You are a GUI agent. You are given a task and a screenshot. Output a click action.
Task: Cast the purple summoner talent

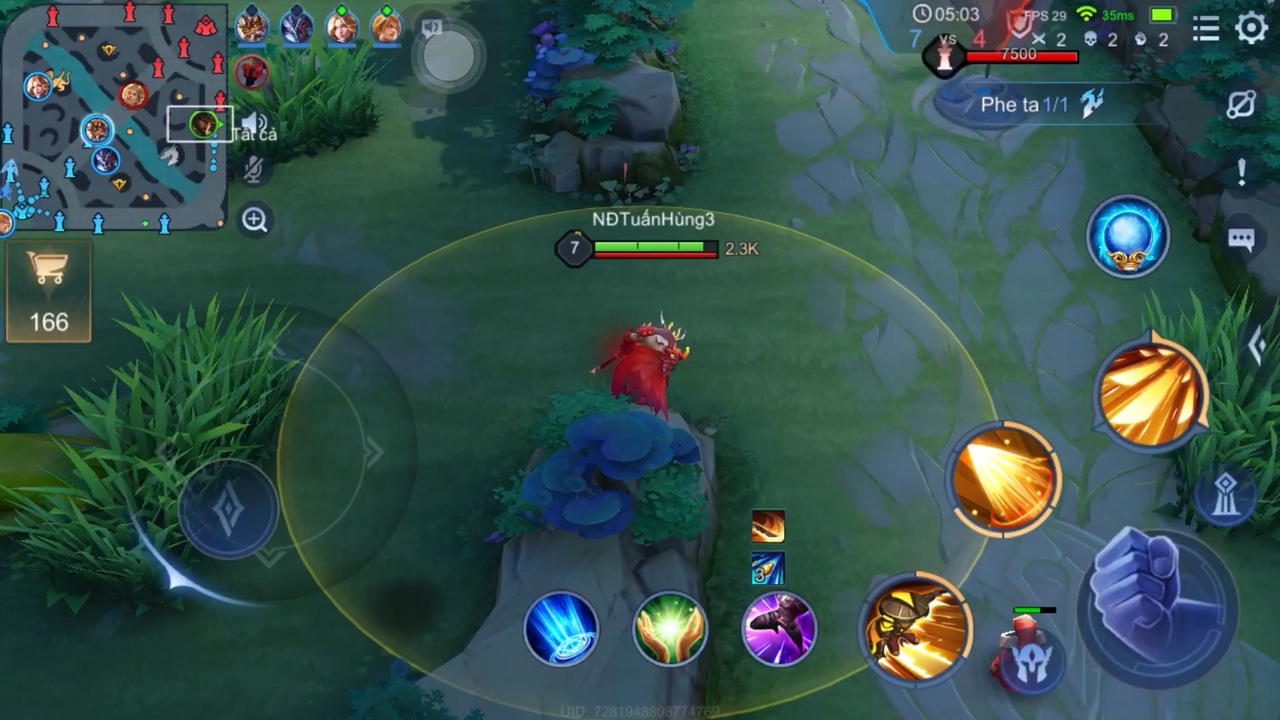point(779,628)
